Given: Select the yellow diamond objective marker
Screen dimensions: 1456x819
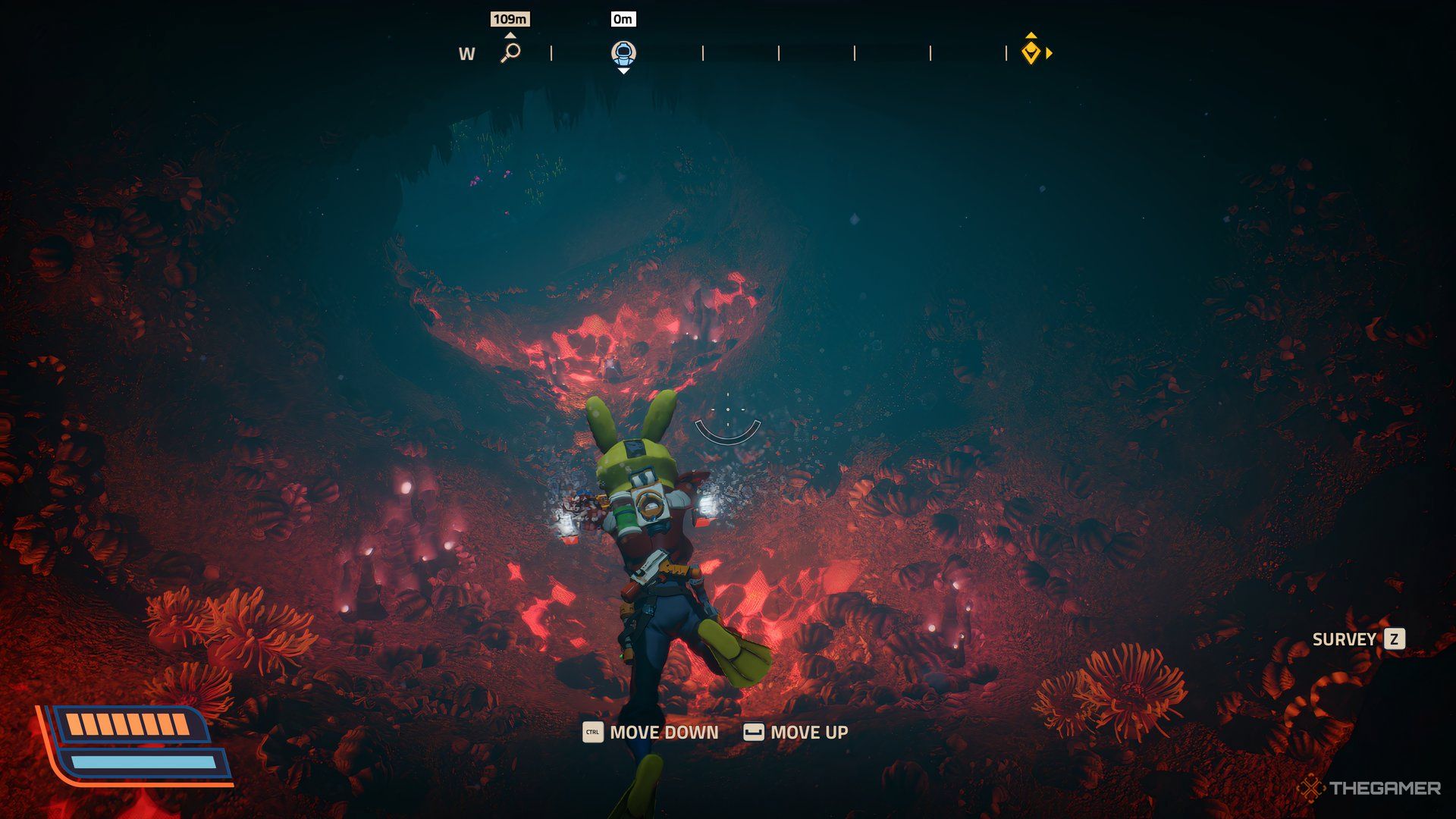Looking at the screenshot, I should point(1031,52).
